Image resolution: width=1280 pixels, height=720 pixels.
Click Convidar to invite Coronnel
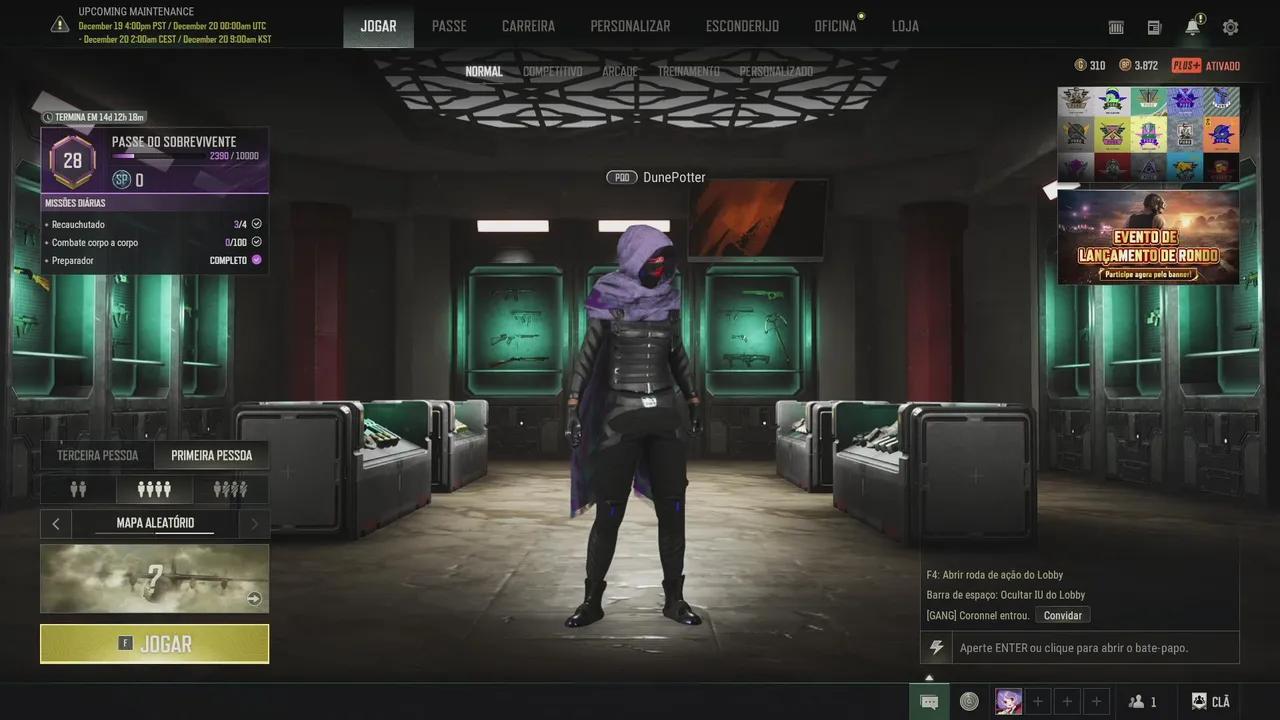(1062, 615)
